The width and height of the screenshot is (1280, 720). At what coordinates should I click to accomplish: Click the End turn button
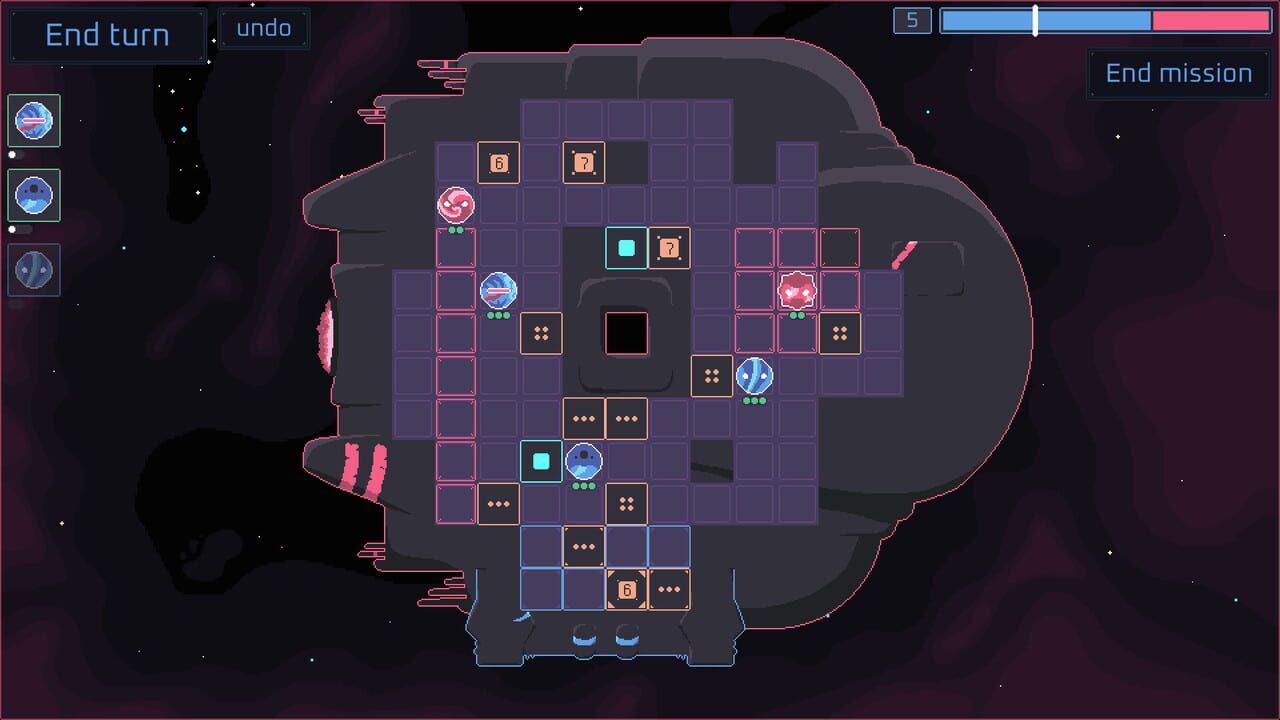106,35
